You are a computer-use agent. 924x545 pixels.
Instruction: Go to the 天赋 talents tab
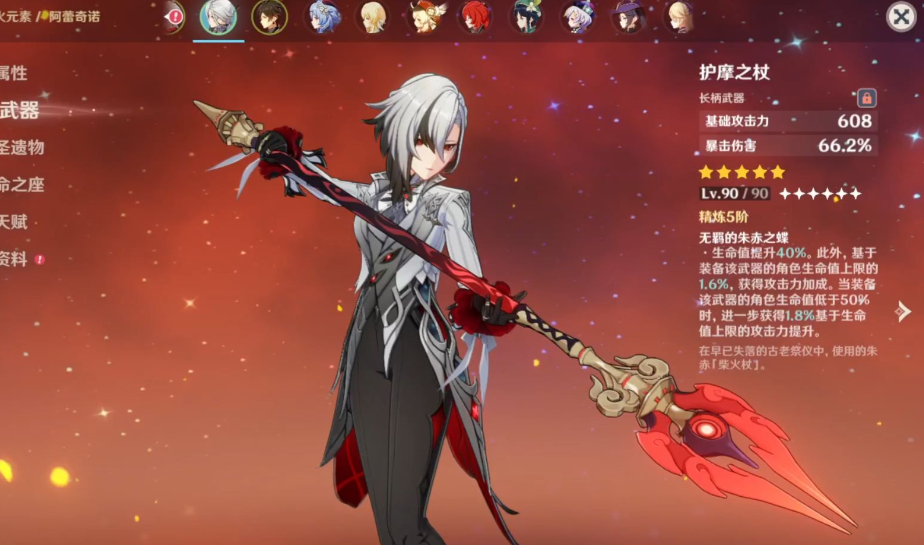14,222
